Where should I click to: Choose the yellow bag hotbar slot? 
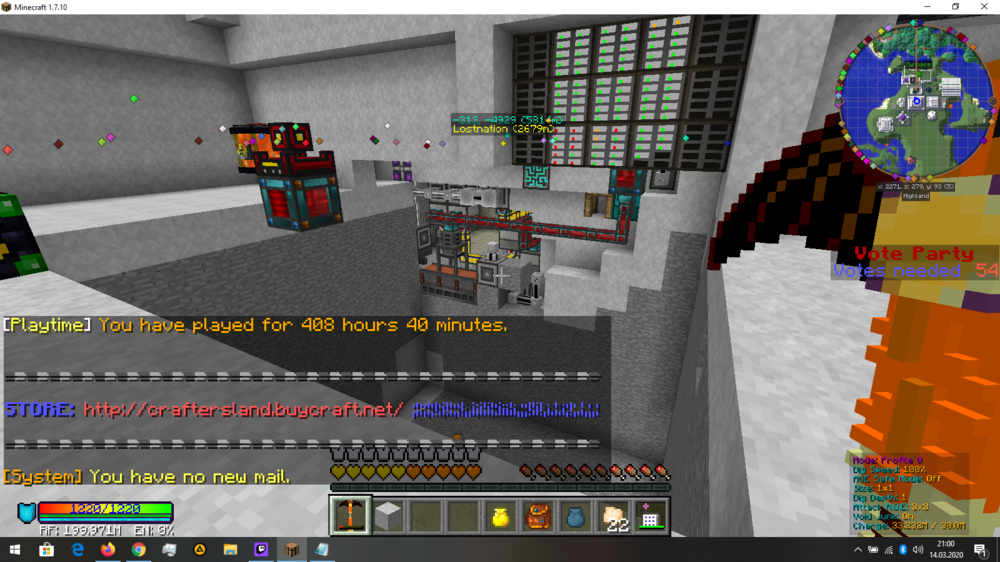point(501,516)
